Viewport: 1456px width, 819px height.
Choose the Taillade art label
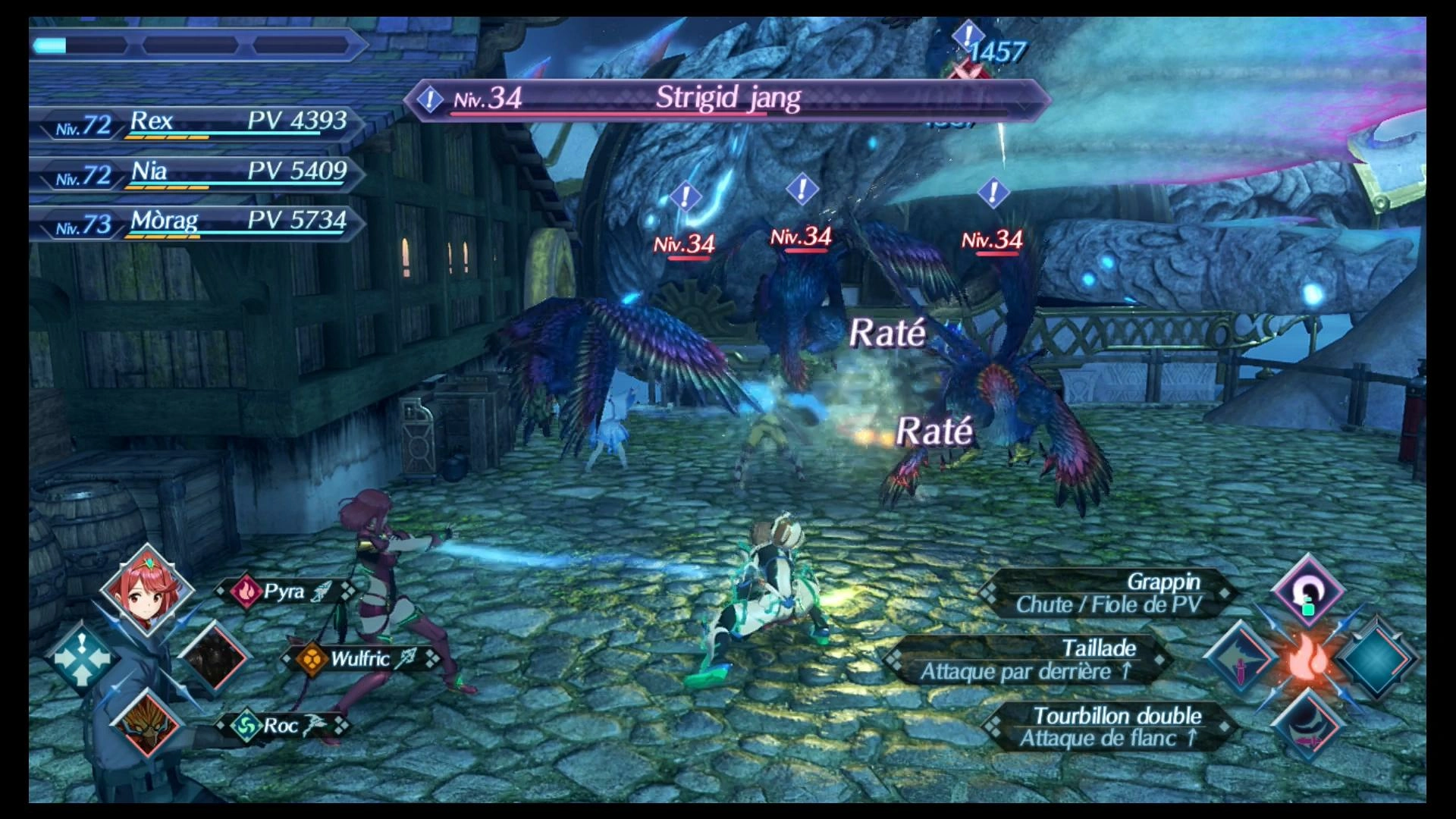point(1031,659)
